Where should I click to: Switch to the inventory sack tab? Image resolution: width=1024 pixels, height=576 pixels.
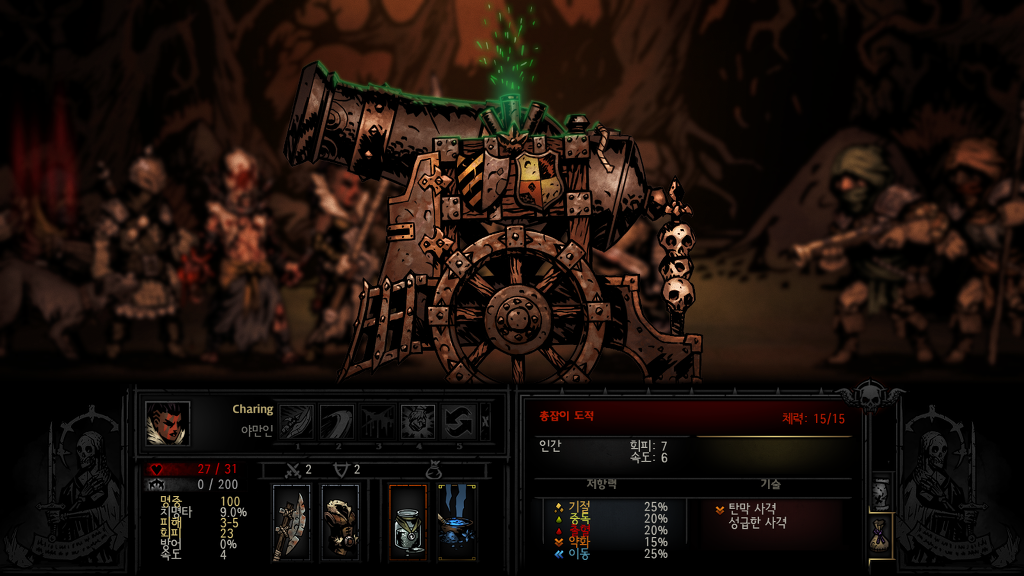point(881,534)
